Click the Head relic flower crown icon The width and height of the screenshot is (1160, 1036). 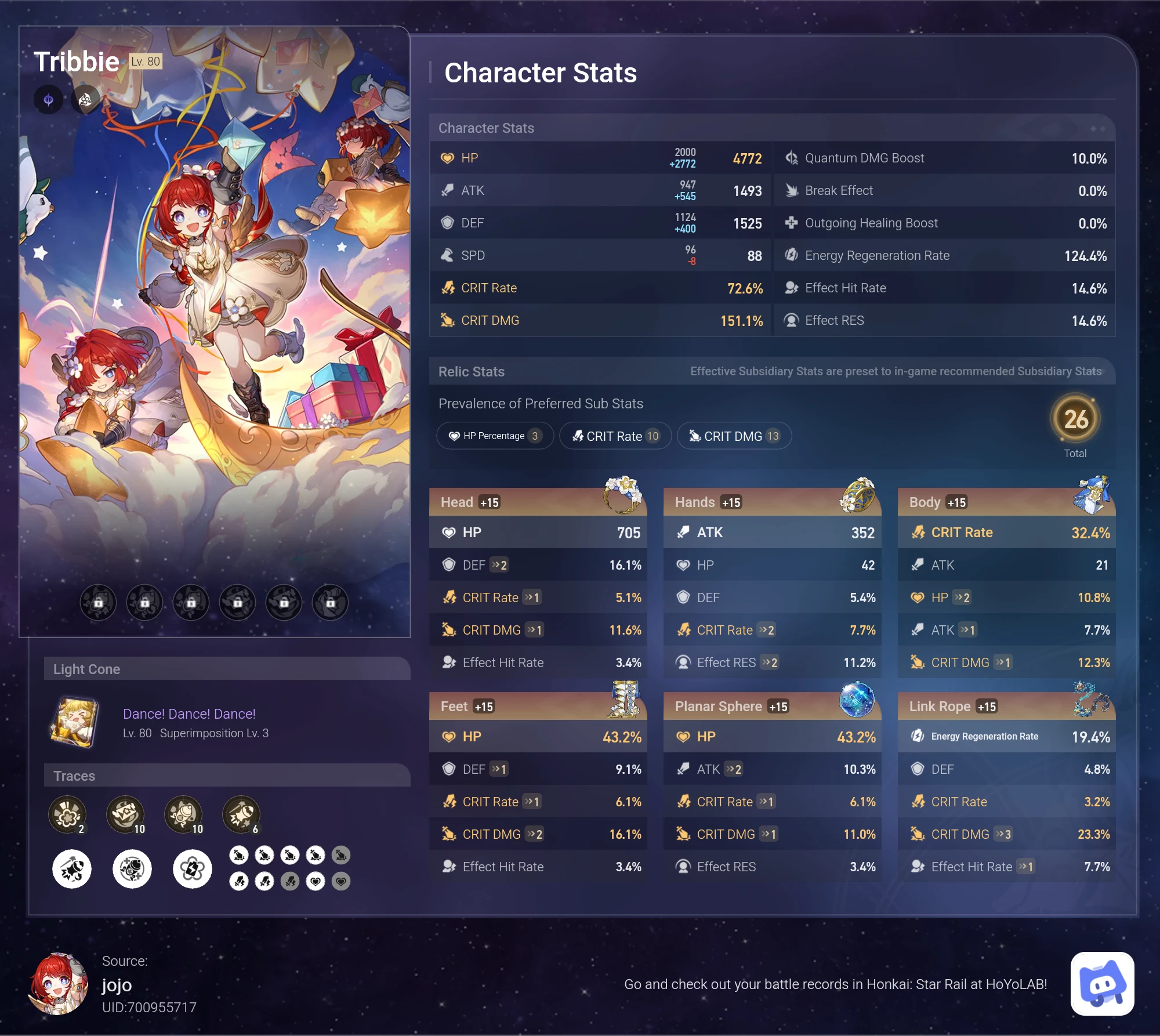[x=622, y=494]
